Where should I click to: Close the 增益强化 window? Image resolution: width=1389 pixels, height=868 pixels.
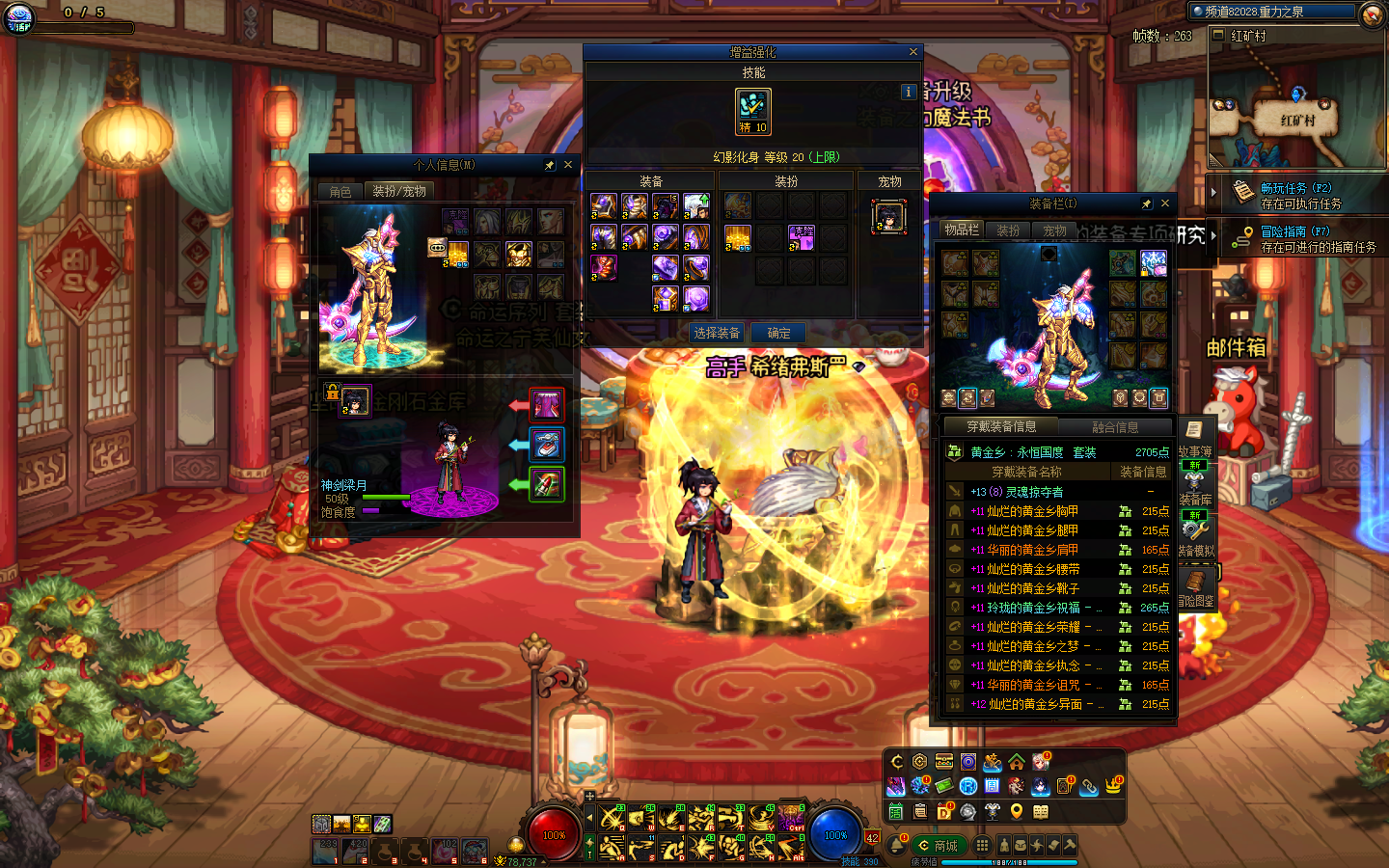coord(913,52)
